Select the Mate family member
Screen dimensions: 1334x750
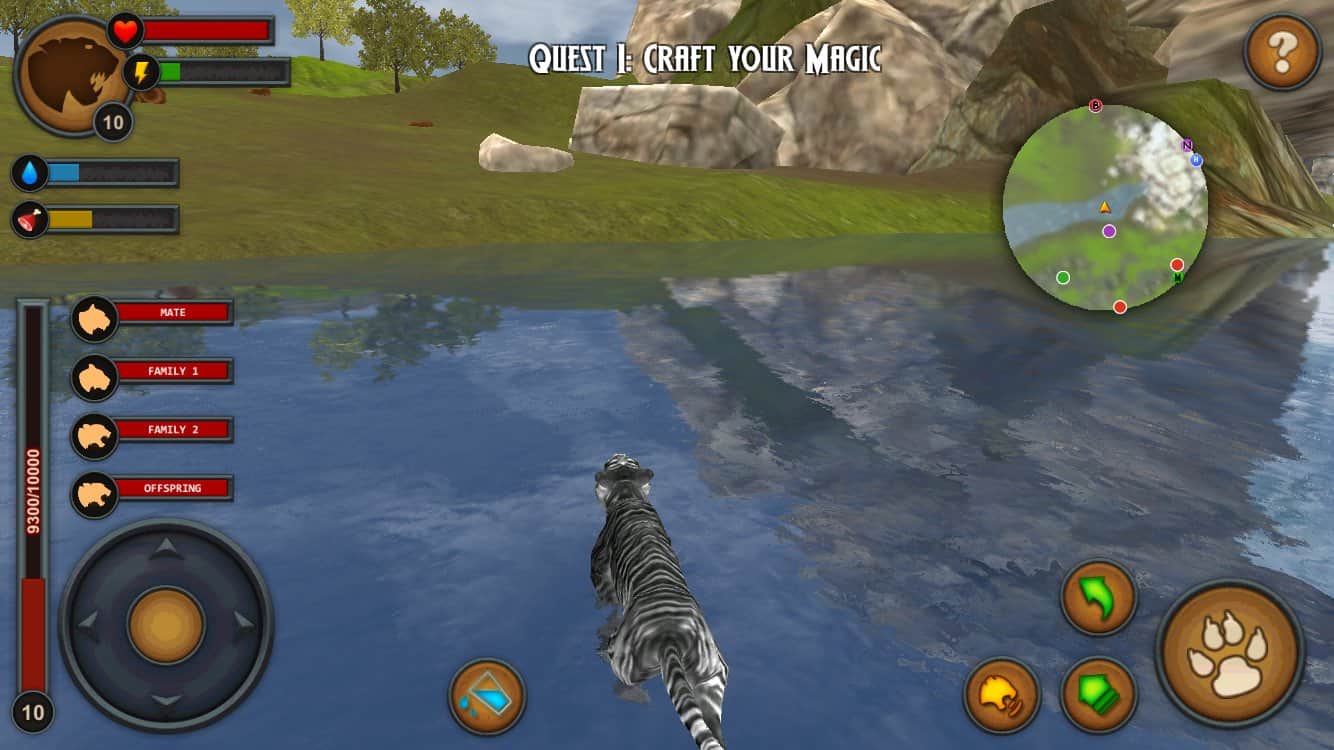(154, 314)
